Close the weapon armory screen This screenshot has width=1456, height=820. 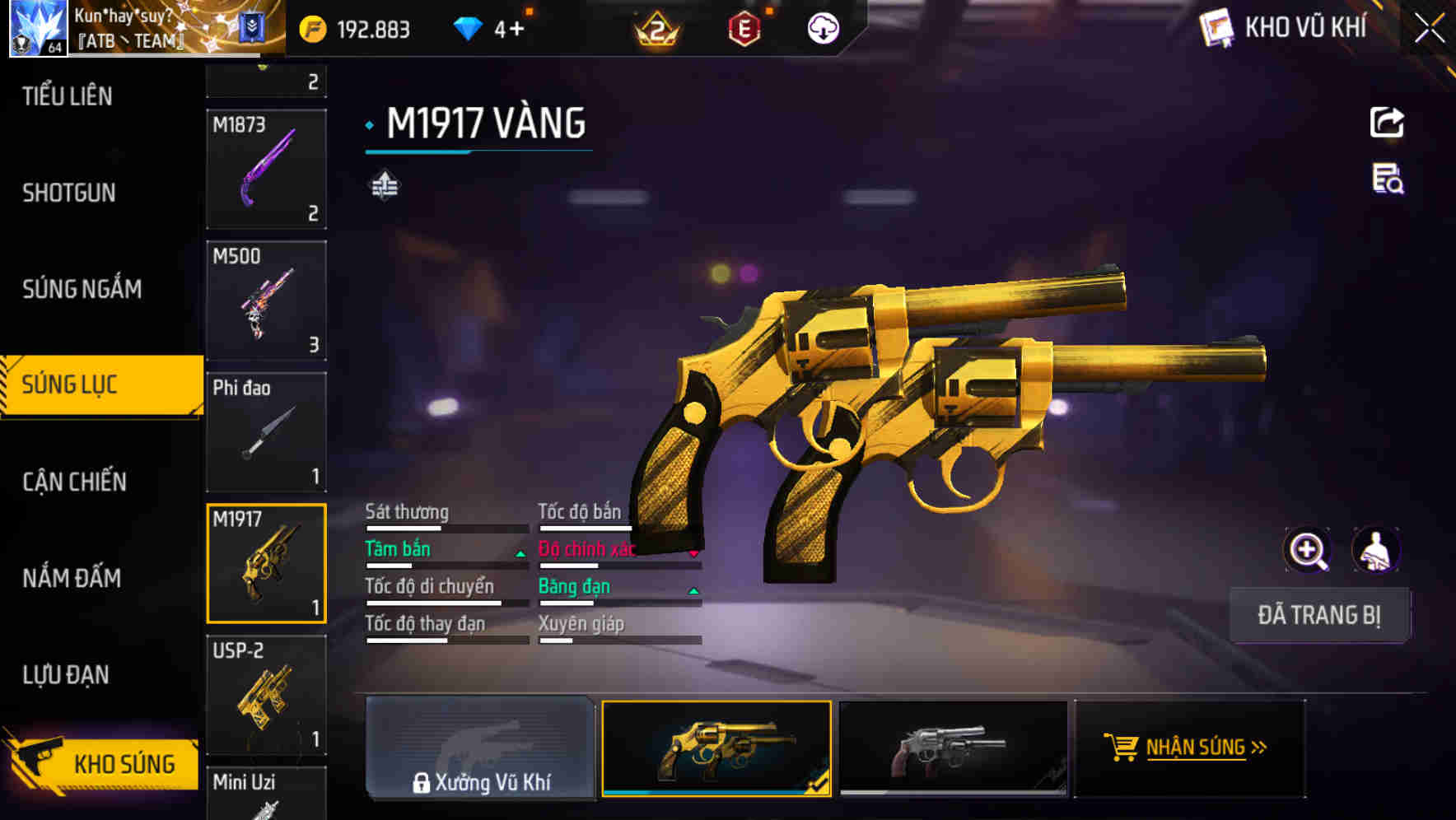point(1430,29)
